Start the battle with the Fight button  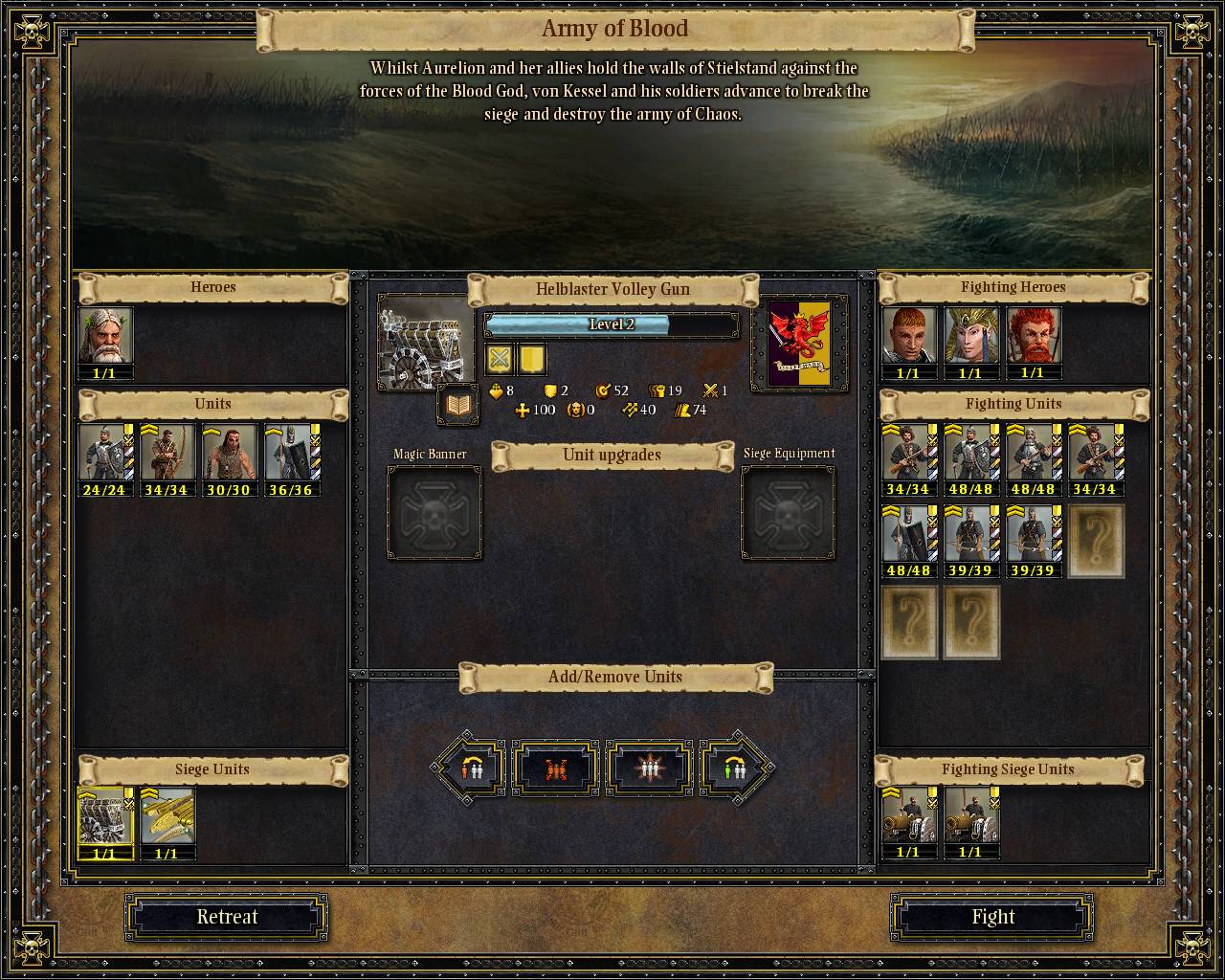click(x=992, y=917)
